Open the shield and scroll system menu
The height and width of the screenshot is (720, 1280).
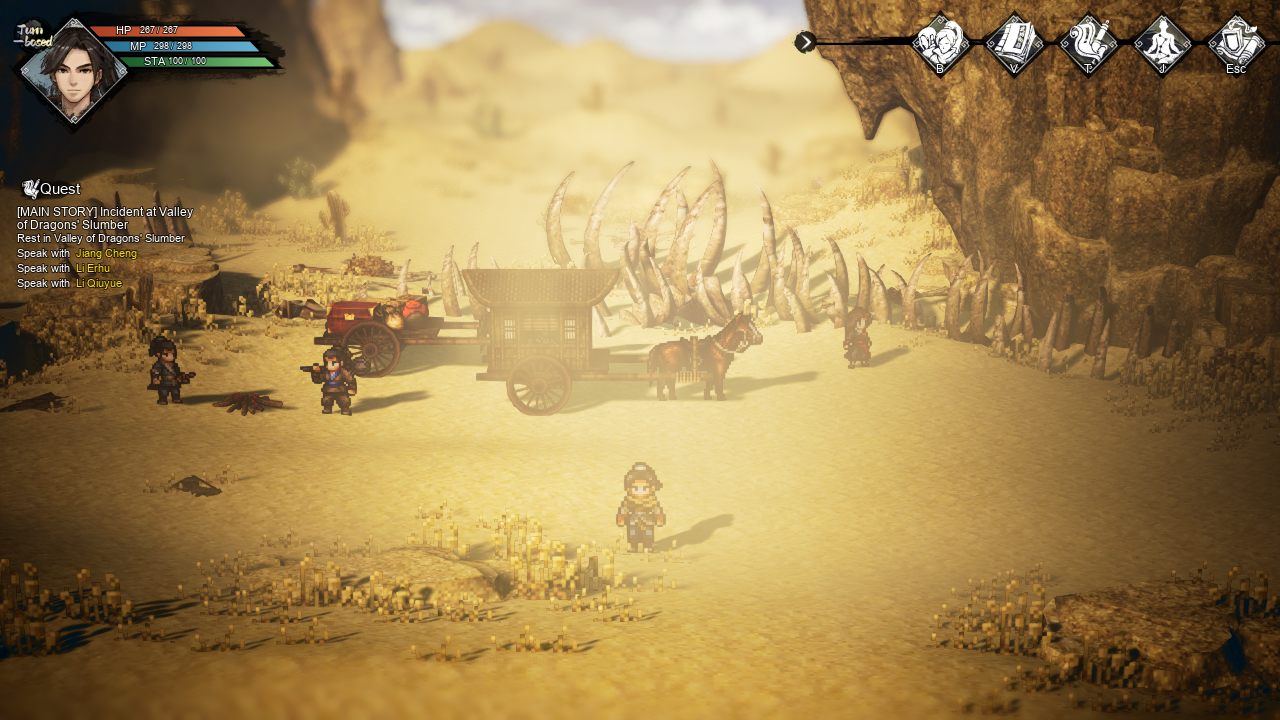(1236, 43)
